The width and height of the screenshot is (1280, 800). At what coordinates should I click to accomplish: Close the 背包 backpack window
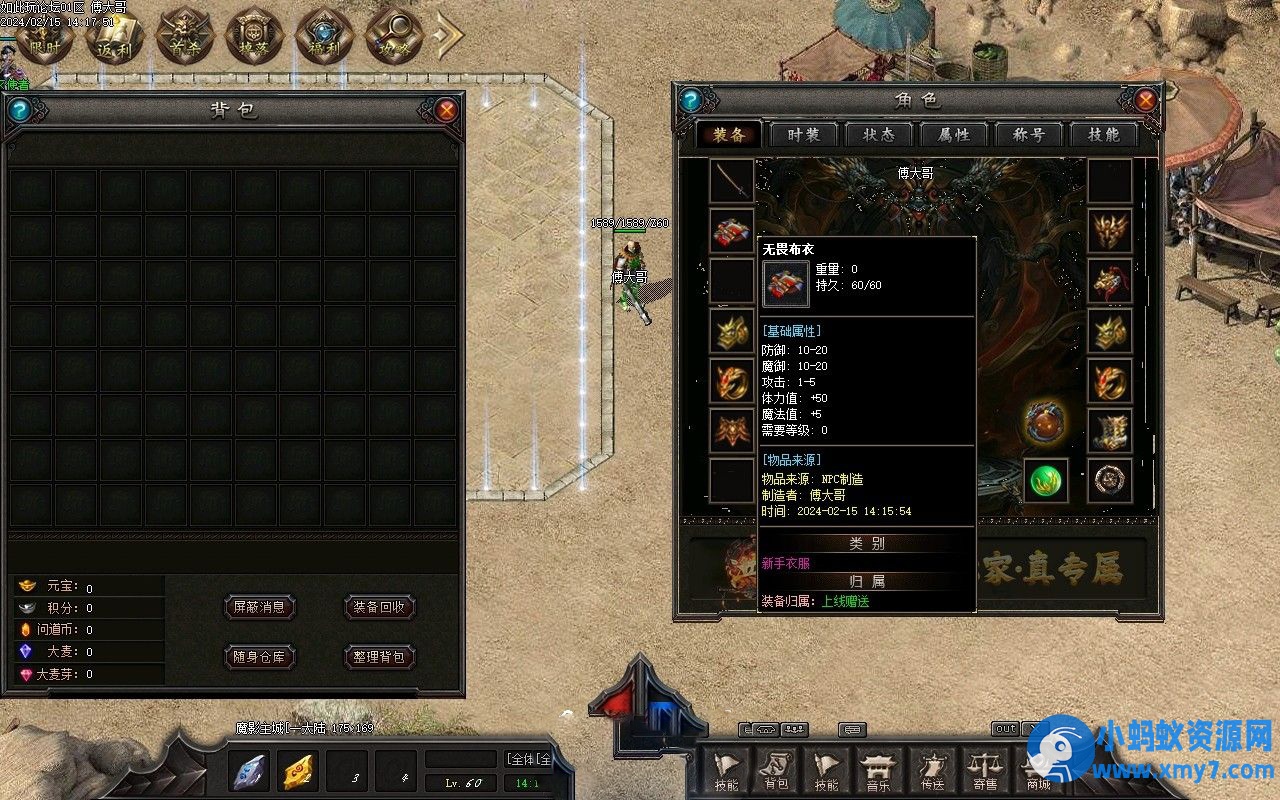pyautogui.click(x=447, y=110)
